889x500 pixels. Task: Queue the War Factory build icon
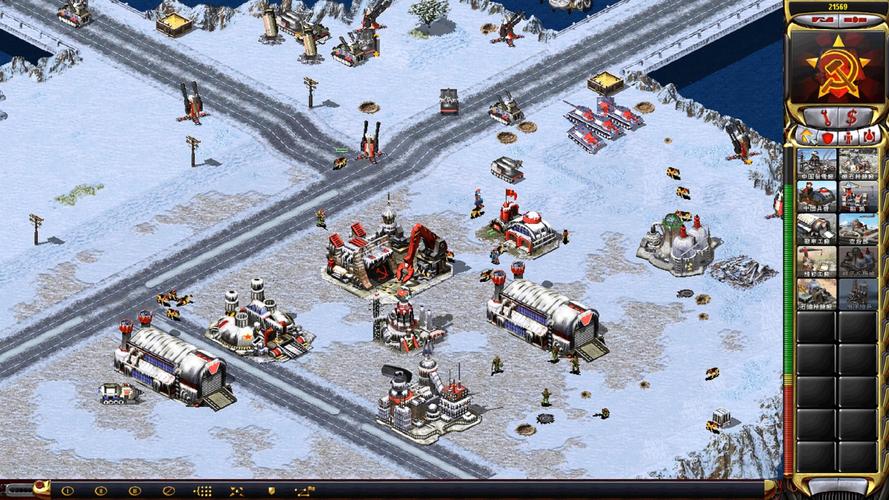tap(816, 227)
